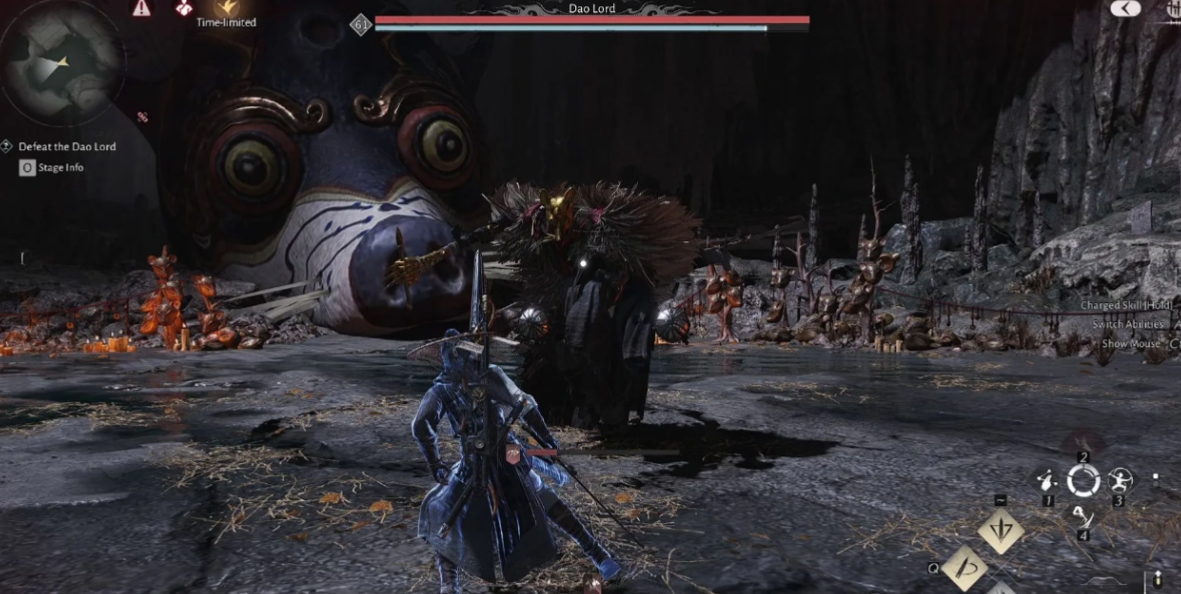Click the Time-limited event icon
The width and height of the screenshot is (1181, 594).
click(226, 9)
